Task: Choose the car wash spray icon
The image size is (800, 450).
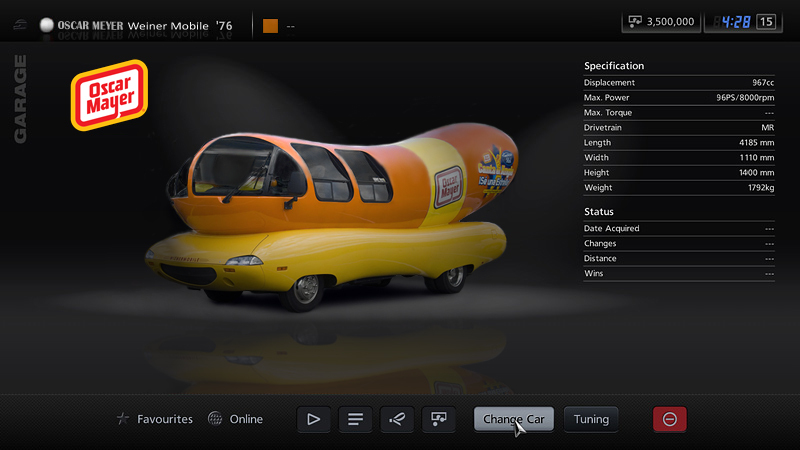Action: (x=397, y=419)
